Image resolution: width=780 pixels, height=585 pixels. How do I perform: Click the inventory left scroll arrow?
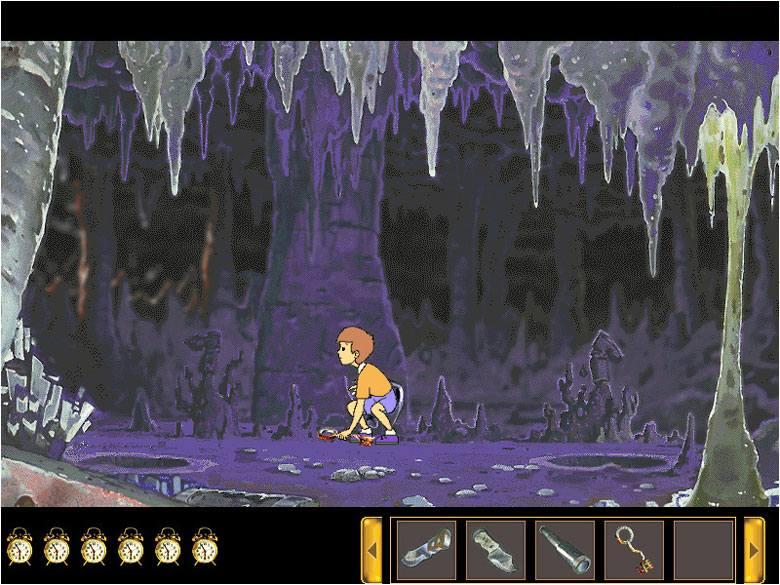pos(372,549)
